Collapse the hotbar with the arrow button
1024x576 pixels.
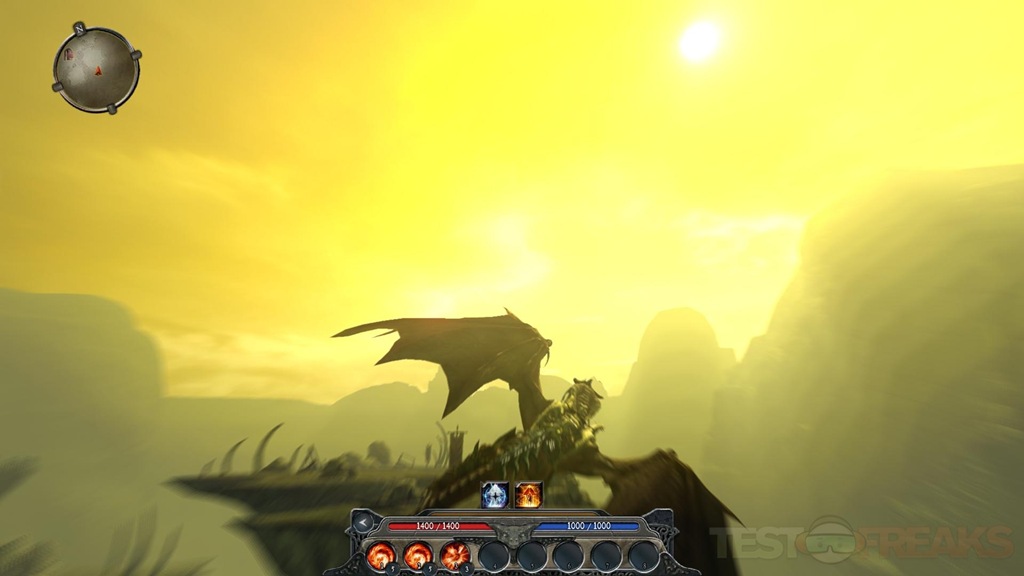363,523
